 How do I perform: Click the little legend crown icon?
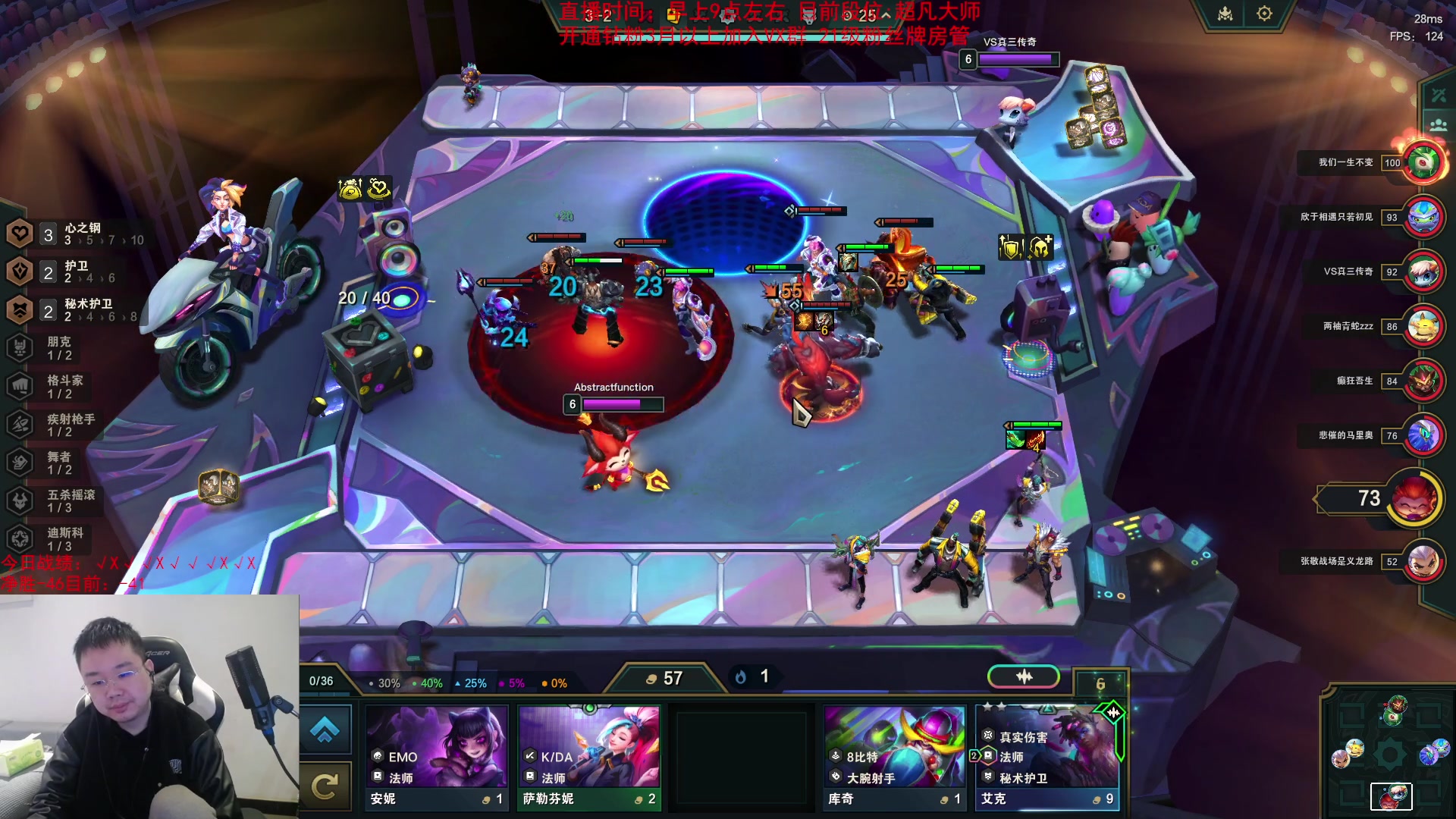click(1225, 14)
